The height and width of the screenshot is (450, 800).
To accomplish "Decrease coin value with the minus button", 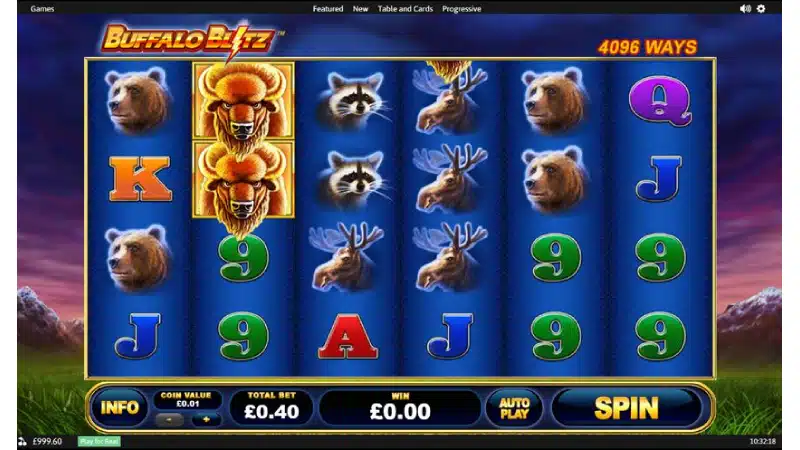I will coord(168,420).
